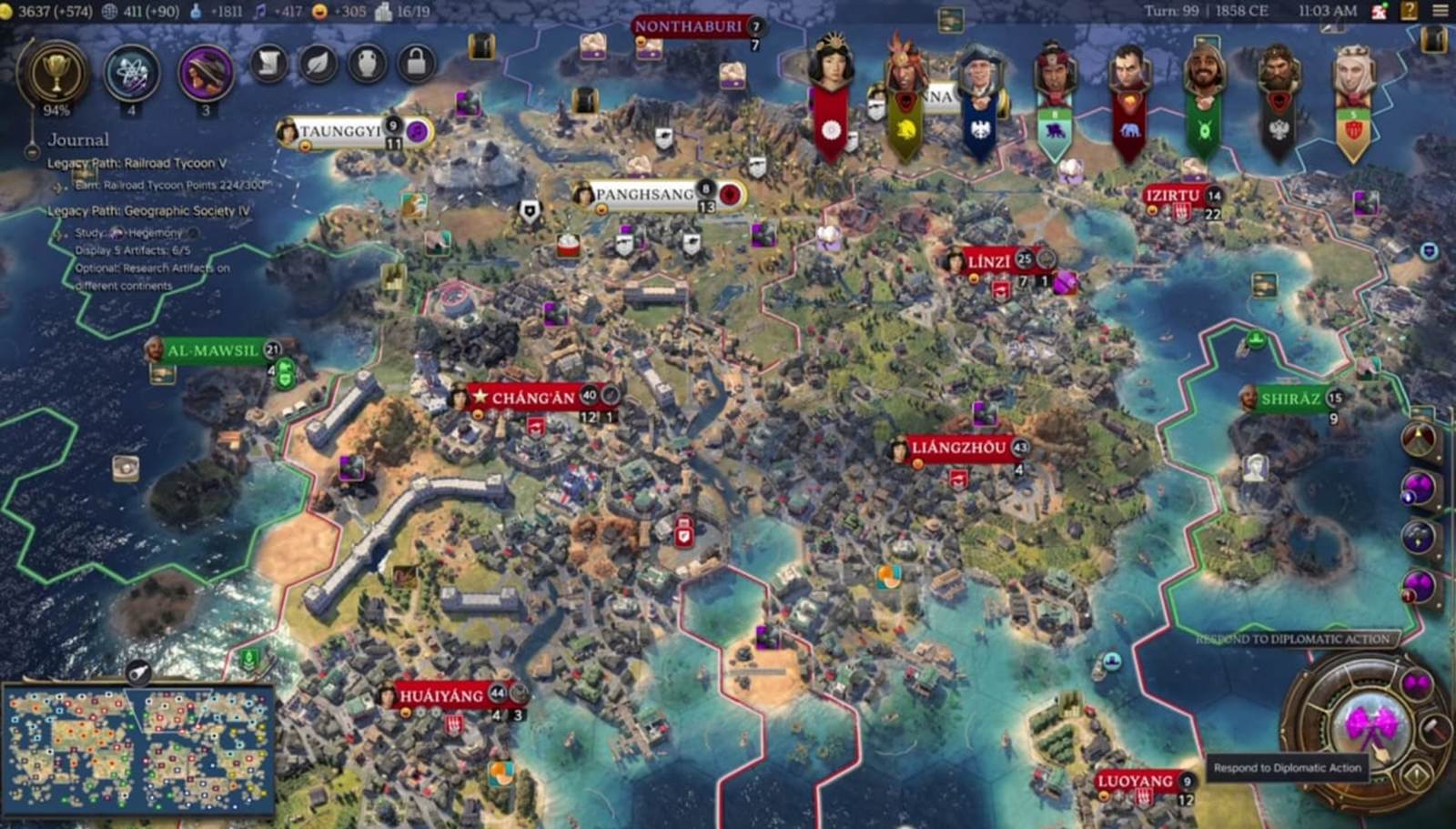Open the victory progress trophy icon
This screenshot has height=829, width=1456.
pyautogui.click(x=56, y=73)
